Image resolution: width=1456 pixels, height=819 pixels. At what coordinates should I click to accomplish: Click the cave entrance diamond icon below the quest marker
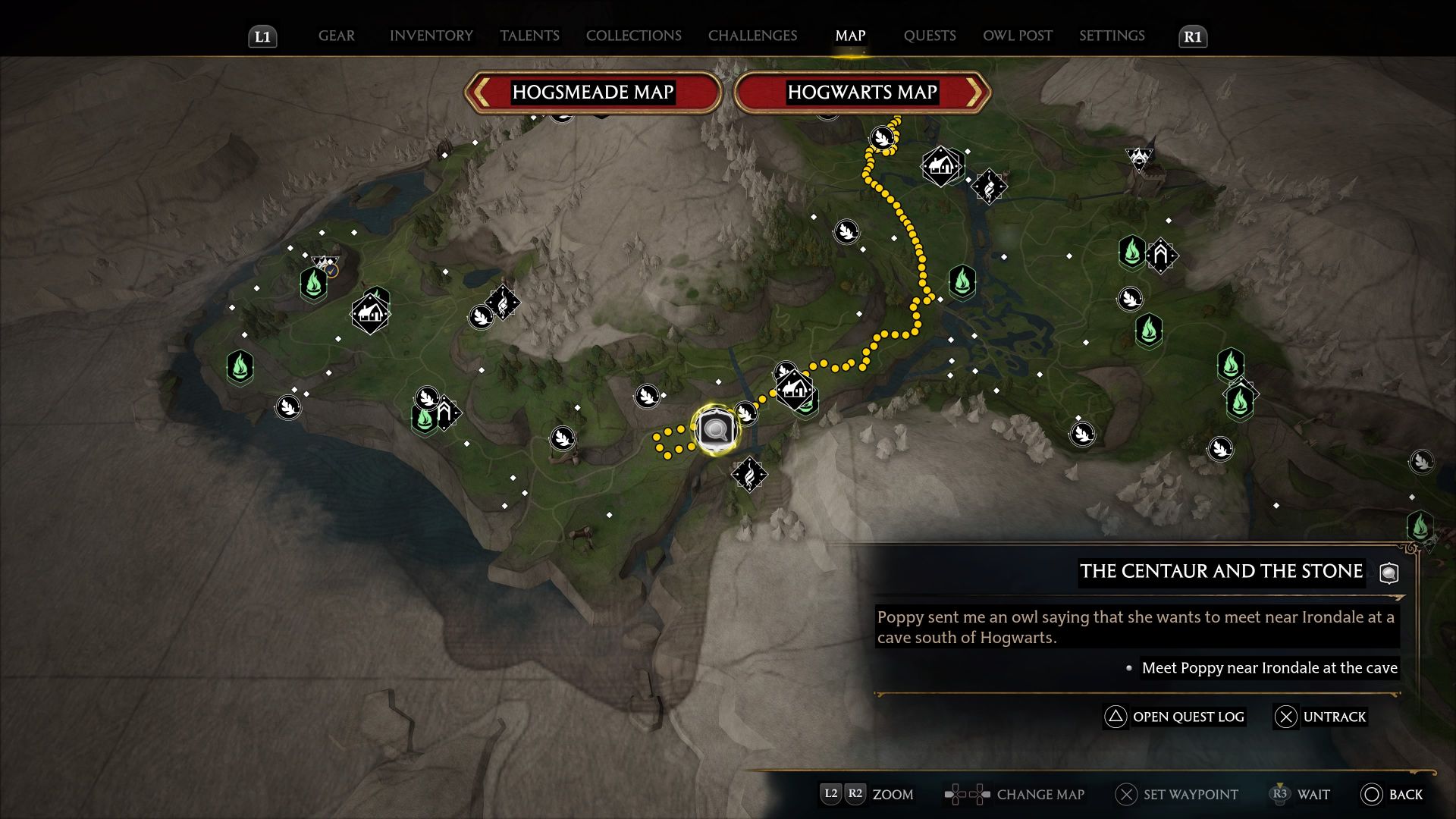[x=748, y=474]
